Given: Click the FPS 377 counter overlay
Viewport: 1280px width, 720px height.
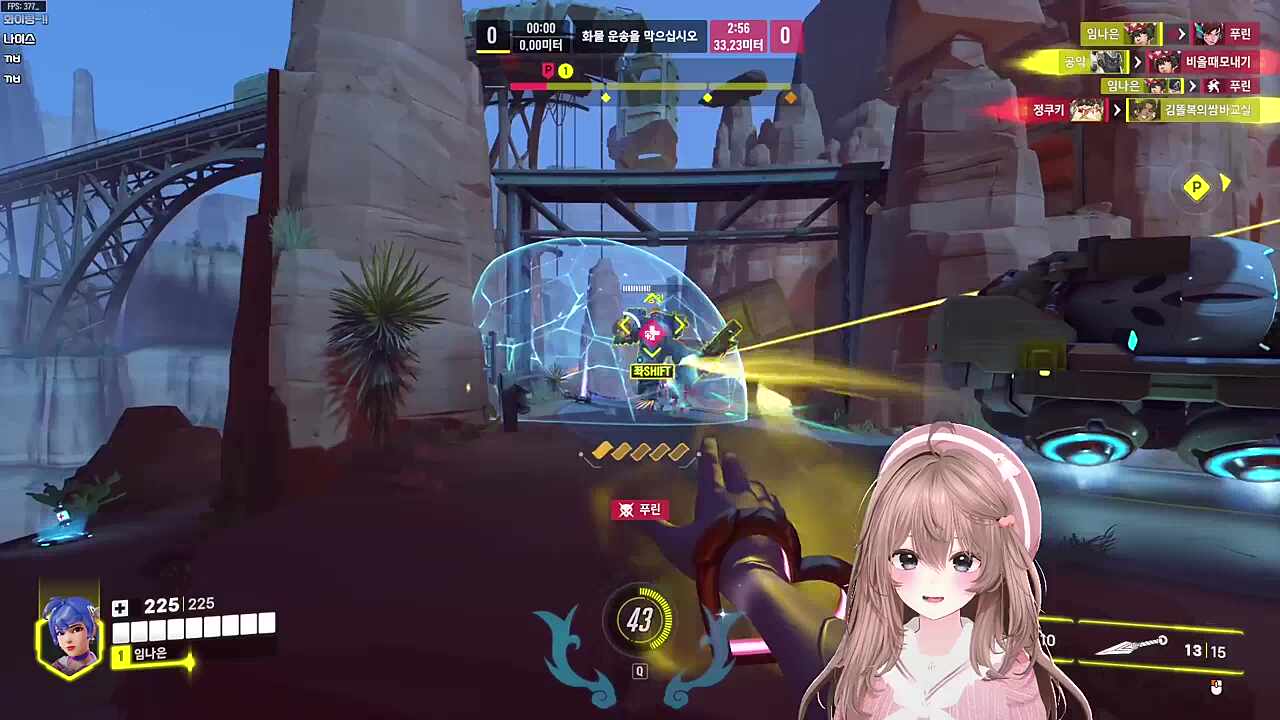Looking at the screenshot, I should pos(20,5).
